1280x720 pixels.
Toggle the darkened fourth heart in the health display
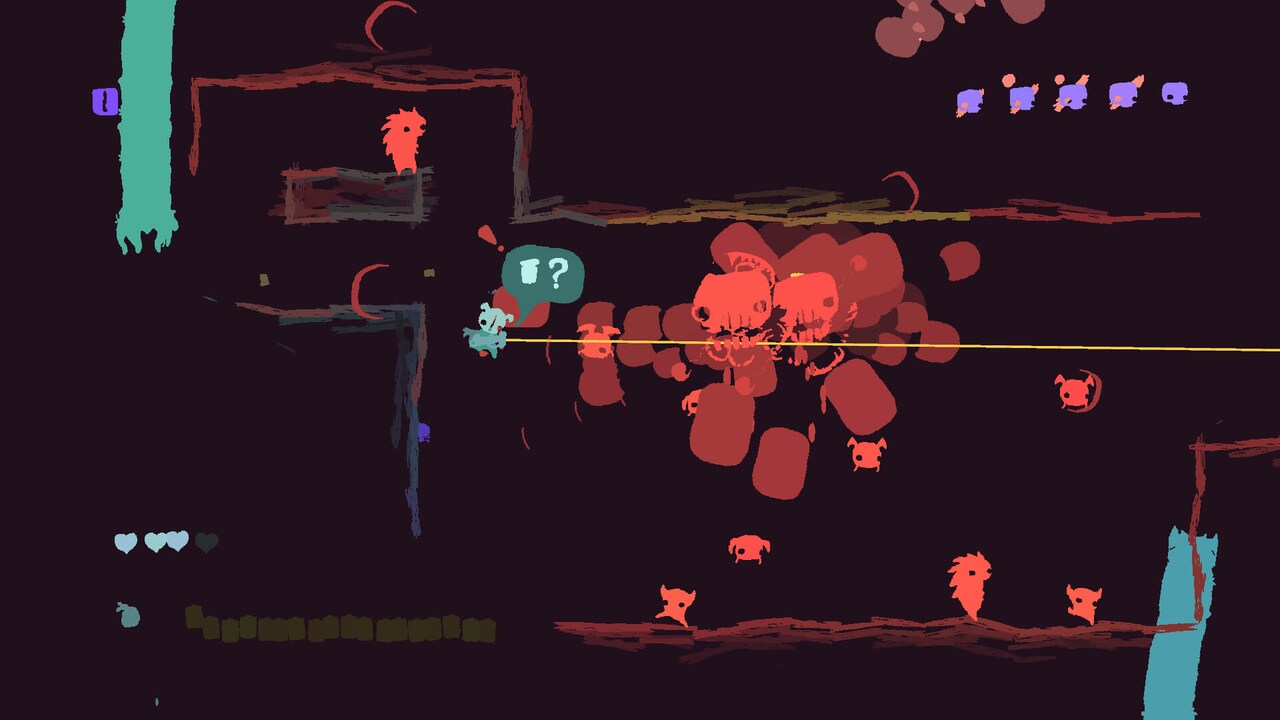pos(206,543)
